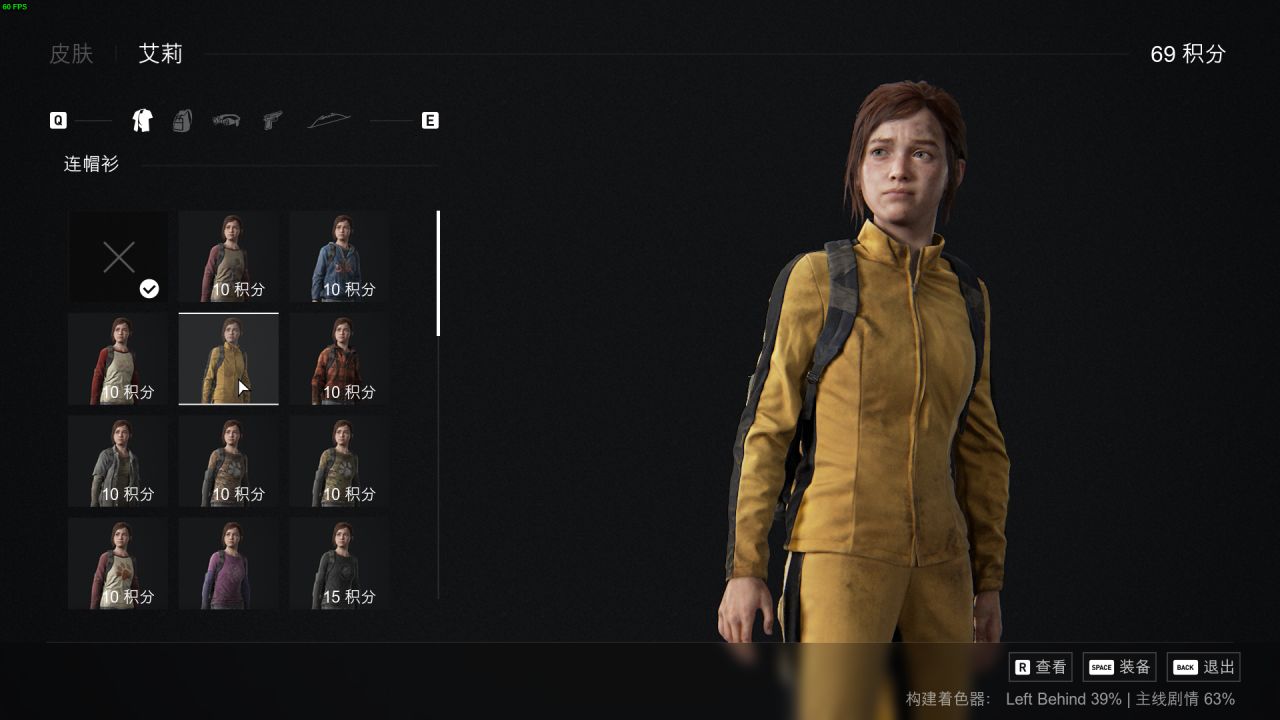1280x720 pixels.
Task: Select the empty no-skin slot with X
Action: point(118,257)
